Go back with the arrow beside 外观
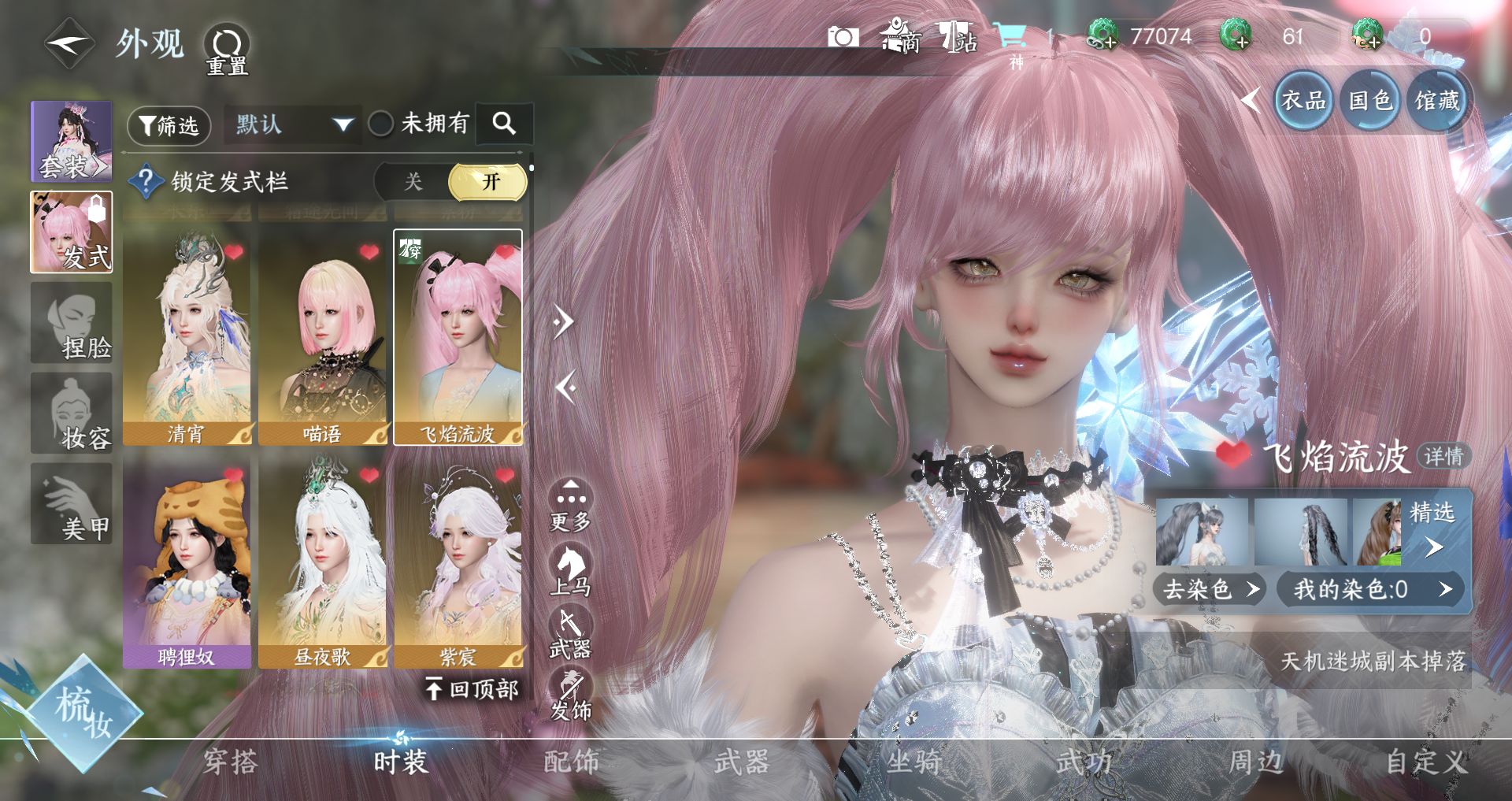 (x=69, y=44)
